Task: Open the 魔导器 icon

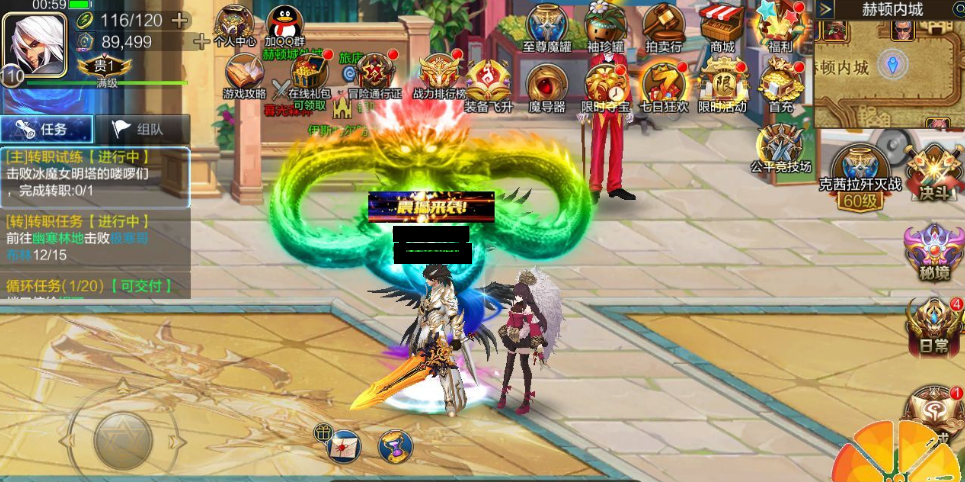Action: point(546,83)
